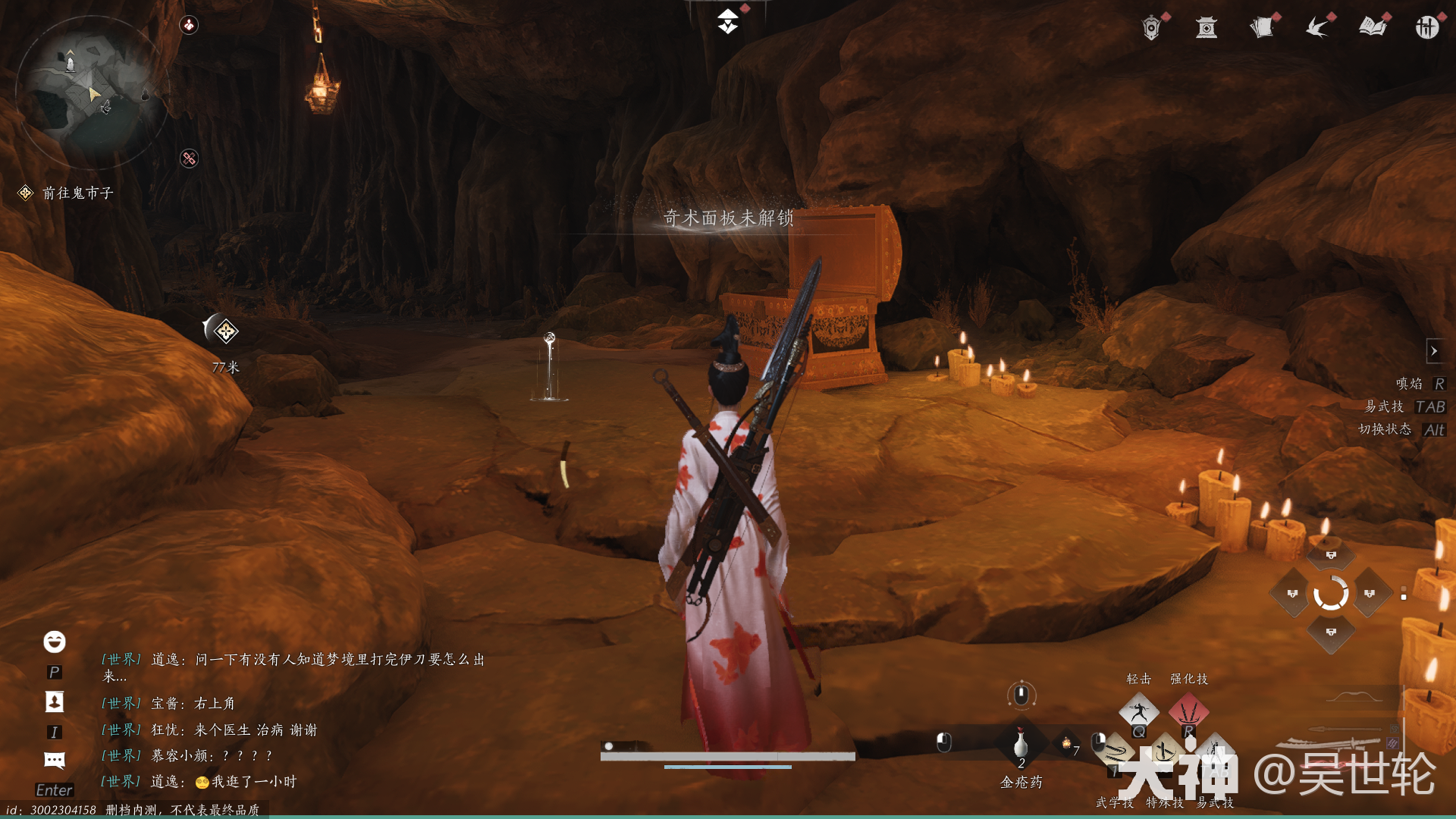This screenshot has width=1456, height=819.
Task: Click the chain-link icon below the minimap
Action: point(189,158)
